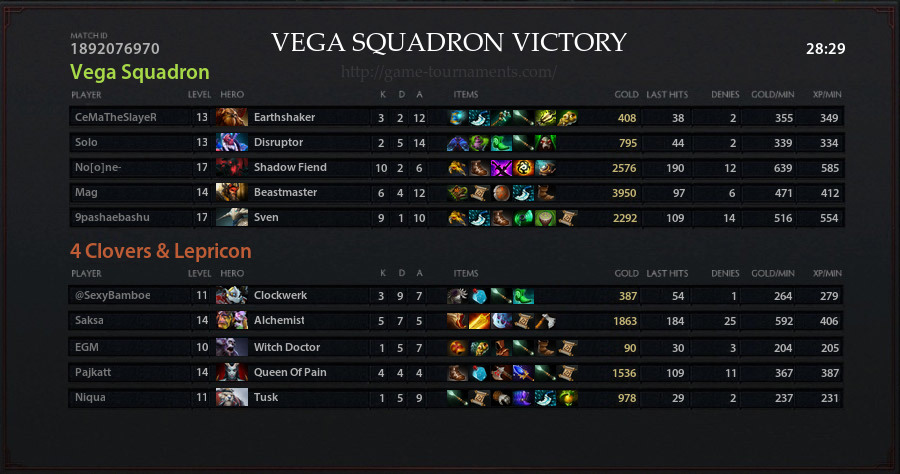Select the Disruptor hero portrait
The width and height of the screenshot is (900, 474).
(232, 142)
